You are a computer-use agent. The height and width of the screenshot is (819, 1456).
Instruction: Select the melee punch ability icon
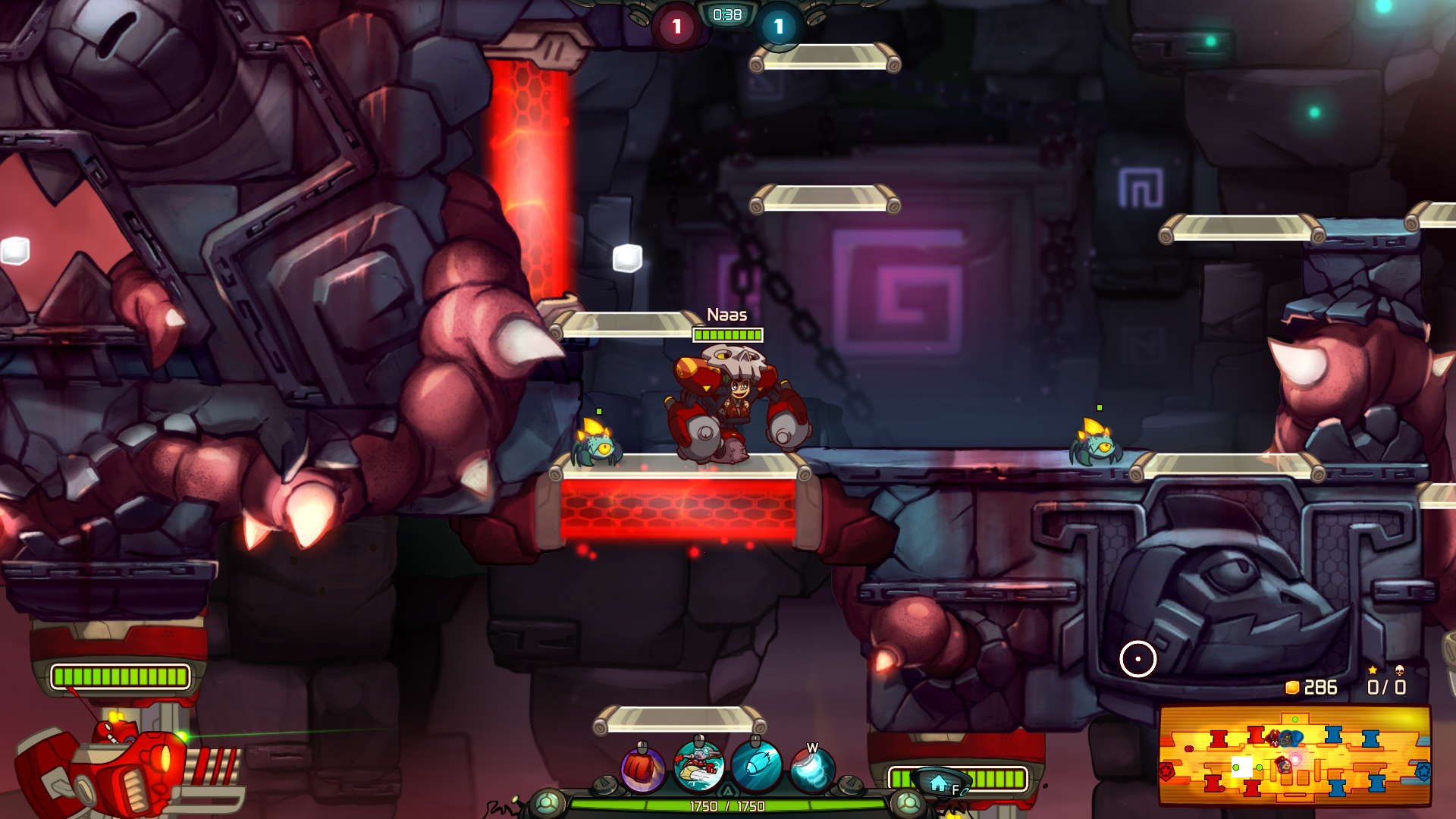645,767
